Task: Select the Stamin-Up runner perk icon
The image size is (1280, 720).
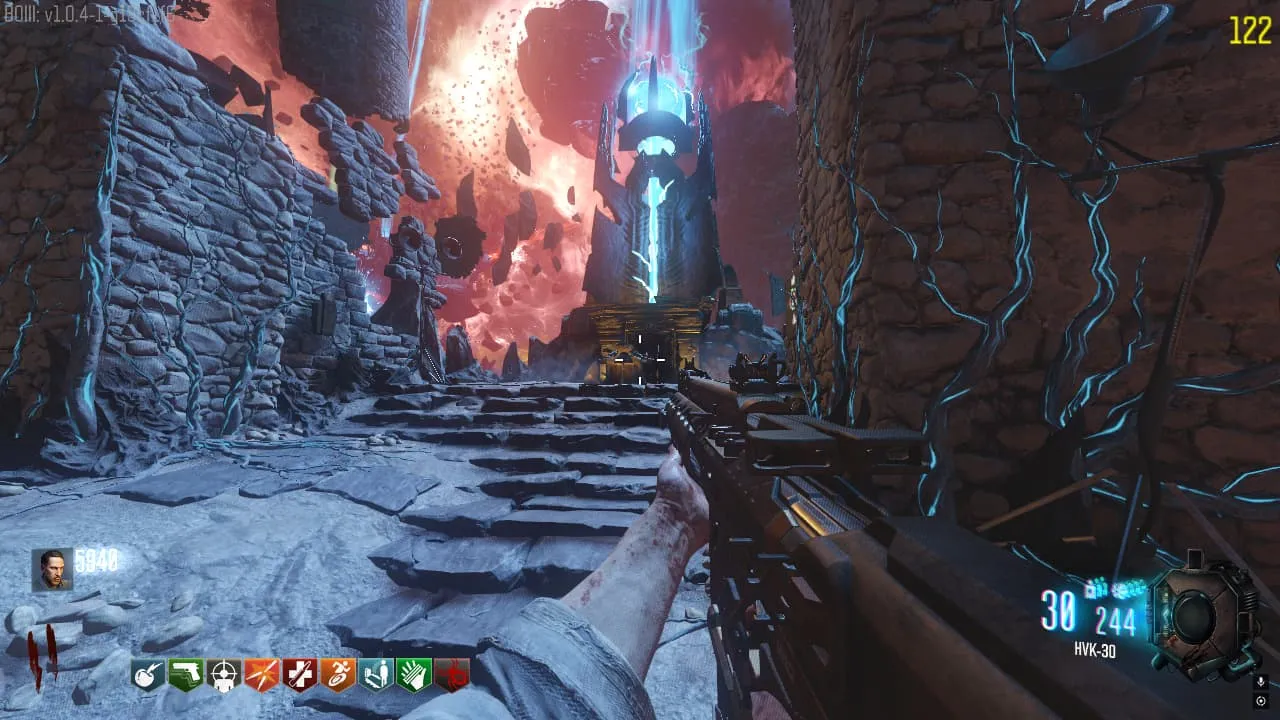Action: click(337, 676)
